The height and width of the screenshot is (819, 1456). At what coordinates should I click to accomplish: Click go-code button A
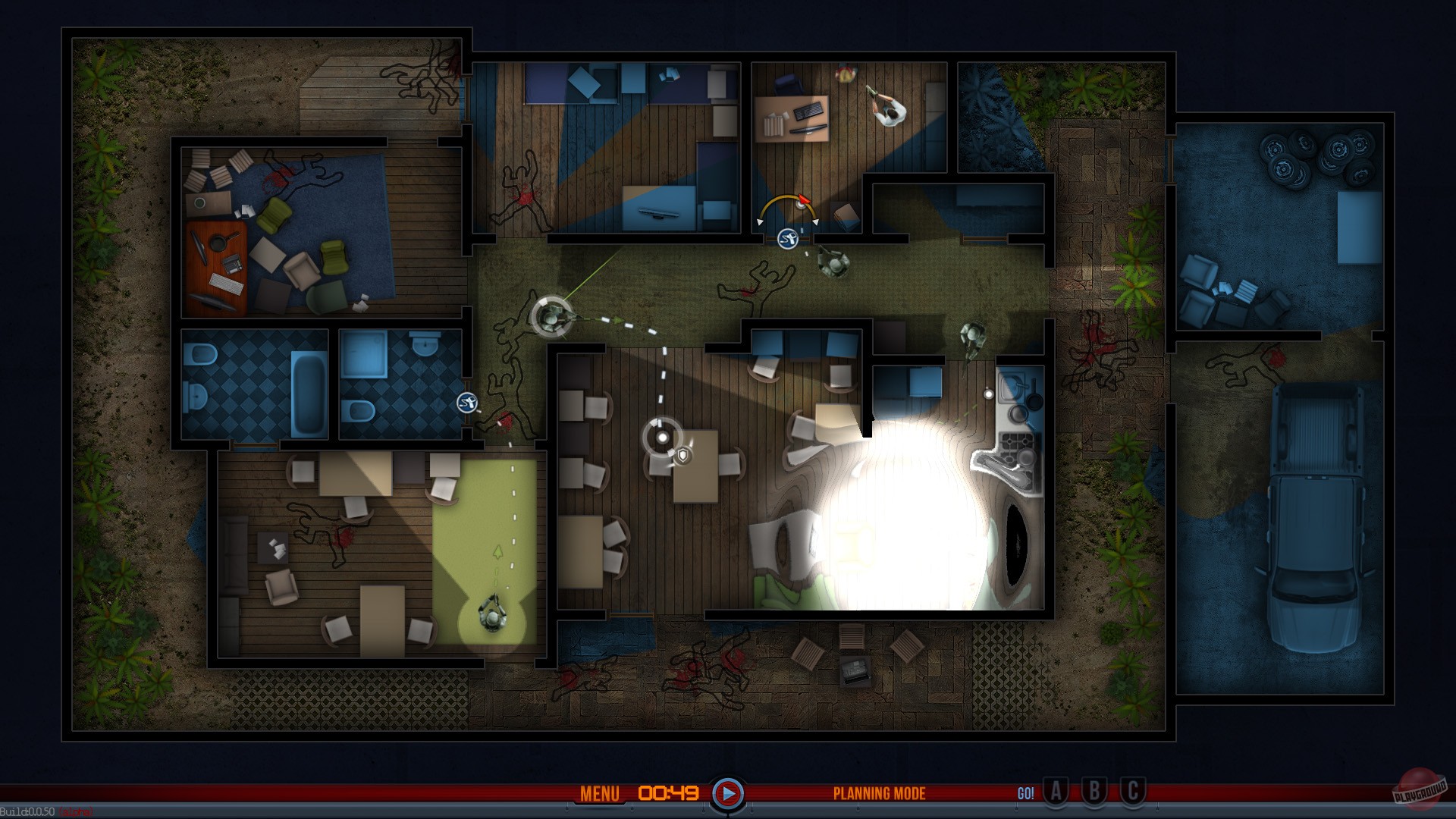(1056, 793)
